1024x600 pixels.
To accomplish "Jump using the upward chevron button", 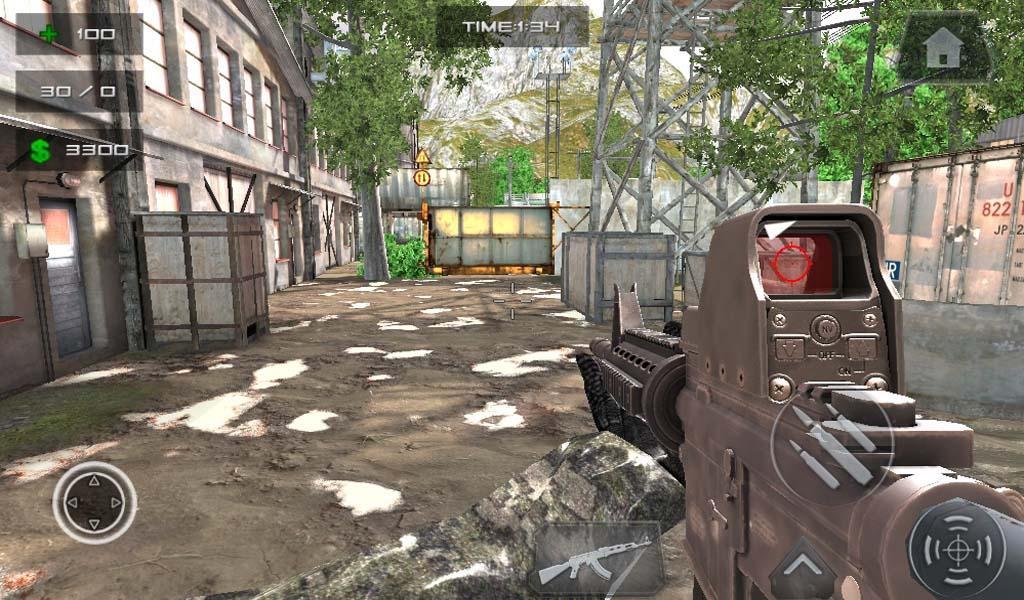I will (802, 570).
